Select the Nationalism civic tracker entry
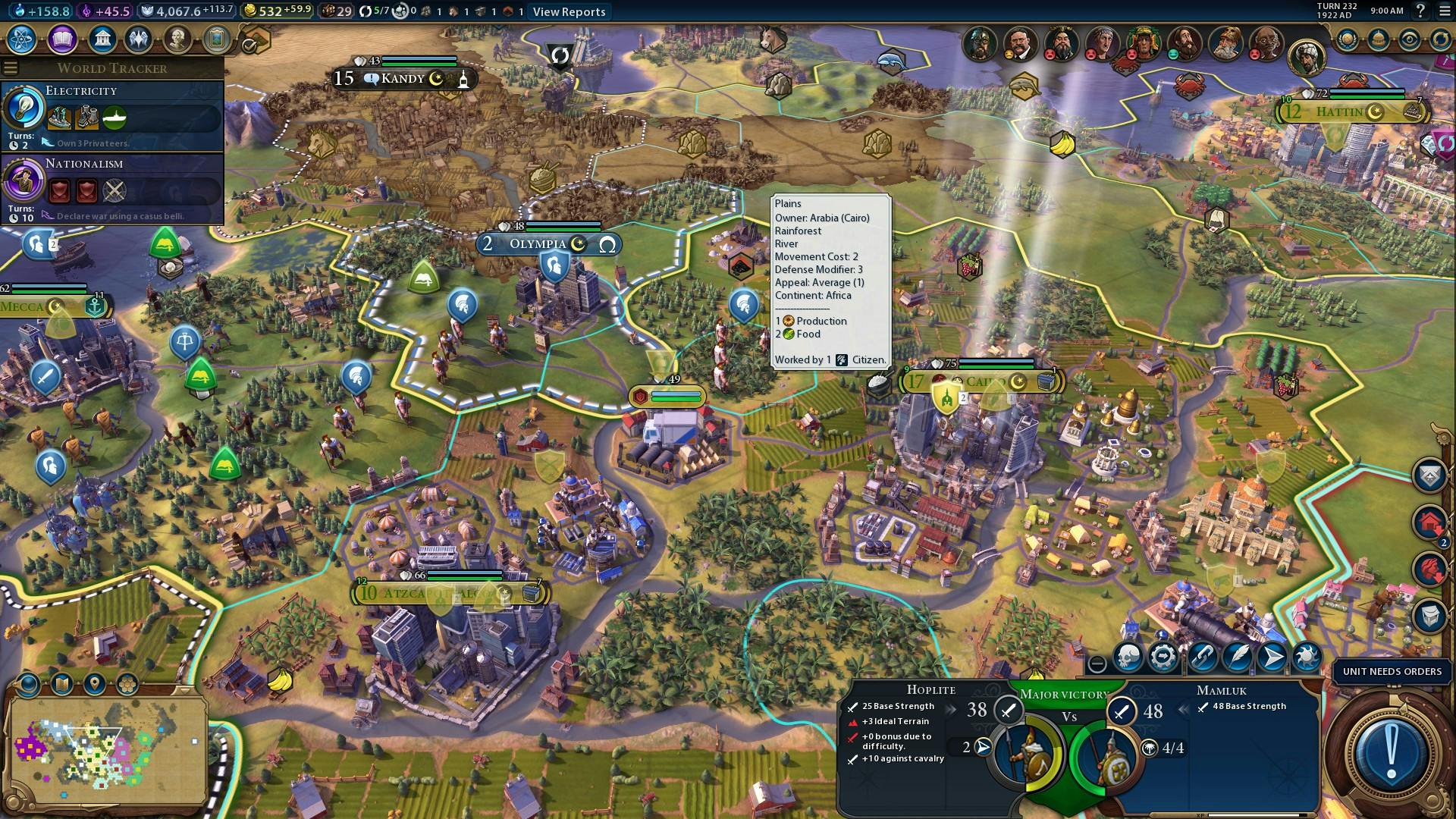1456x819 pixels. 112,187
